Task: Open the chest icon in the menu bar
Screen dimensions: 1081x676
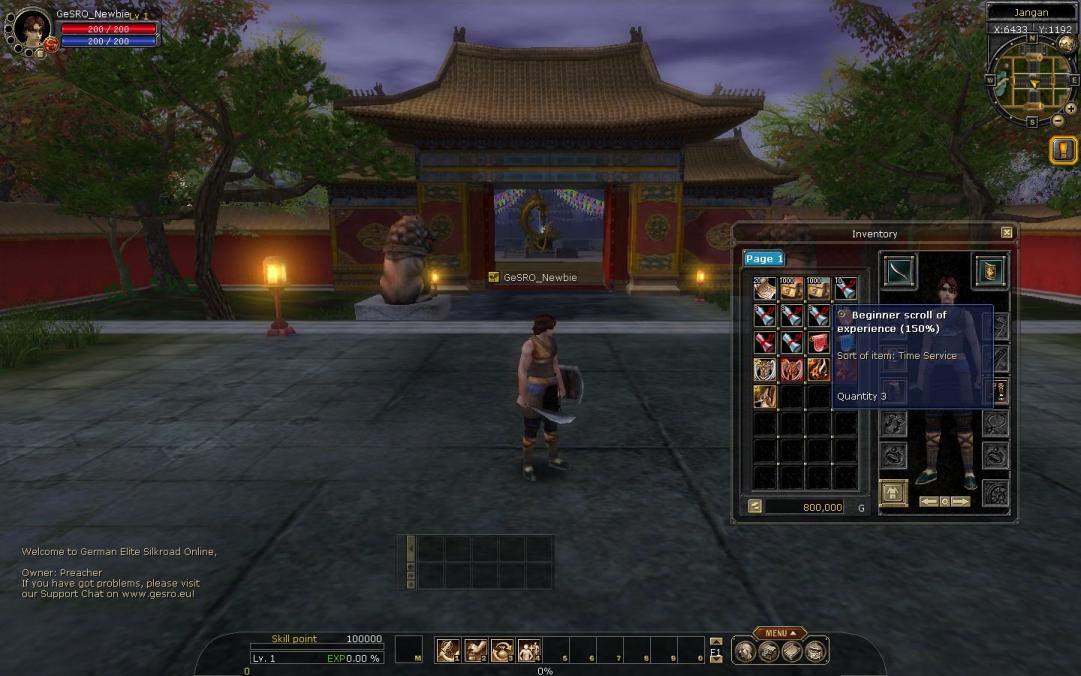Action: tap(815, 651)
